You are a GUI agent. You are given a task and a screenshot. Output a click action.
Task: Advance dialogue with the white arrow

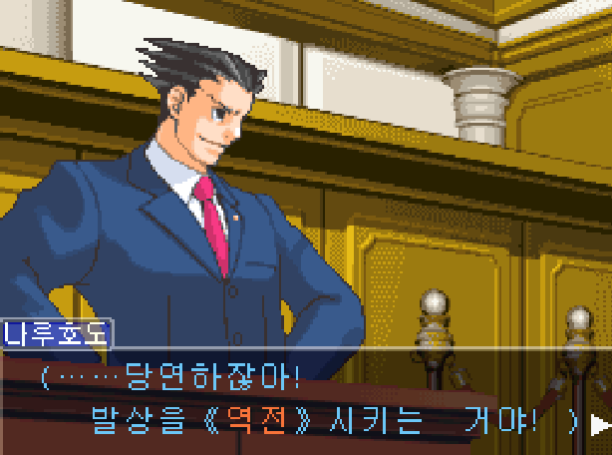[x=600, y=424]
